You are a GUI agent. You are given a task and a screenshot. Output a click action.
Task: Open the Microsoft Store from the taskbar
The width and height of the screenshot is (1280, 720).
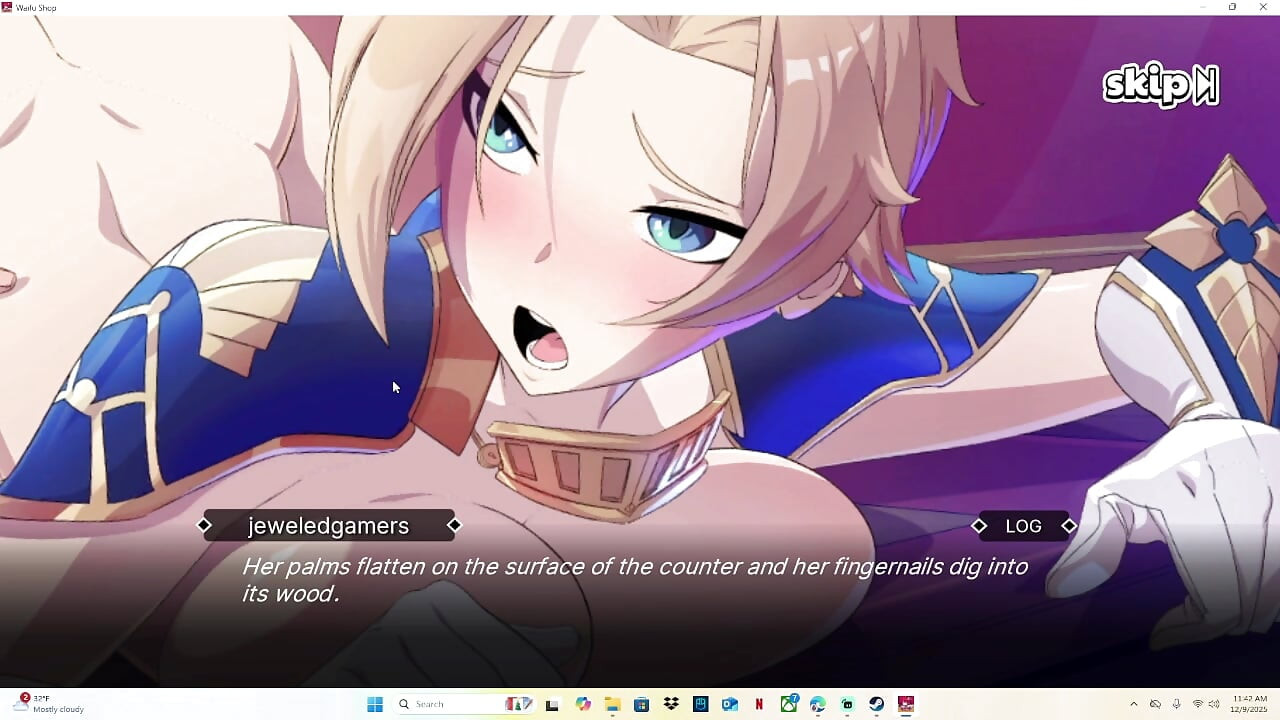point(642,704)
